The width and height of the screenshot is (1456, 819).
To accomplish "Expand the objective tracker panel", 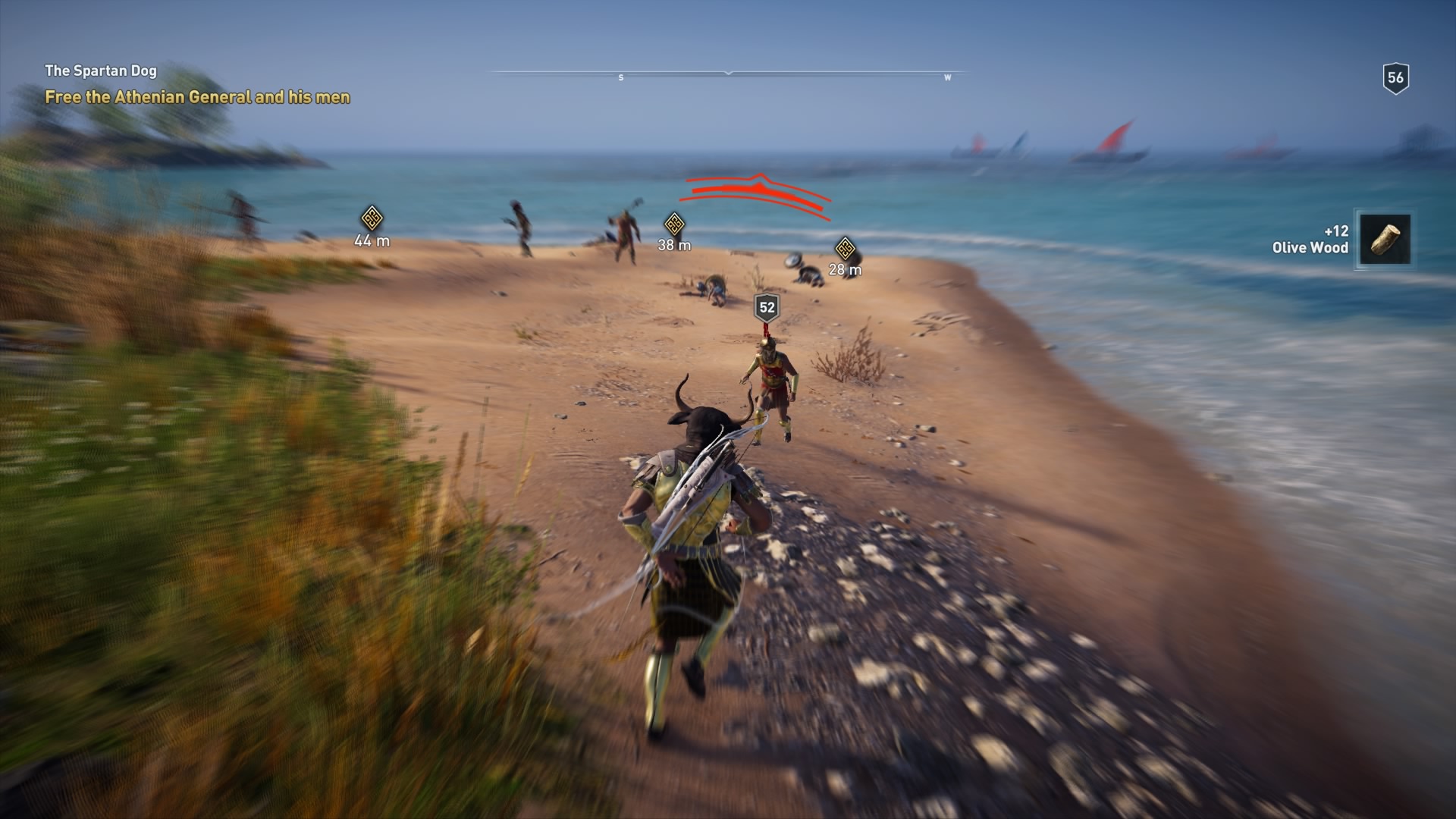I will [x=197, y=83].
